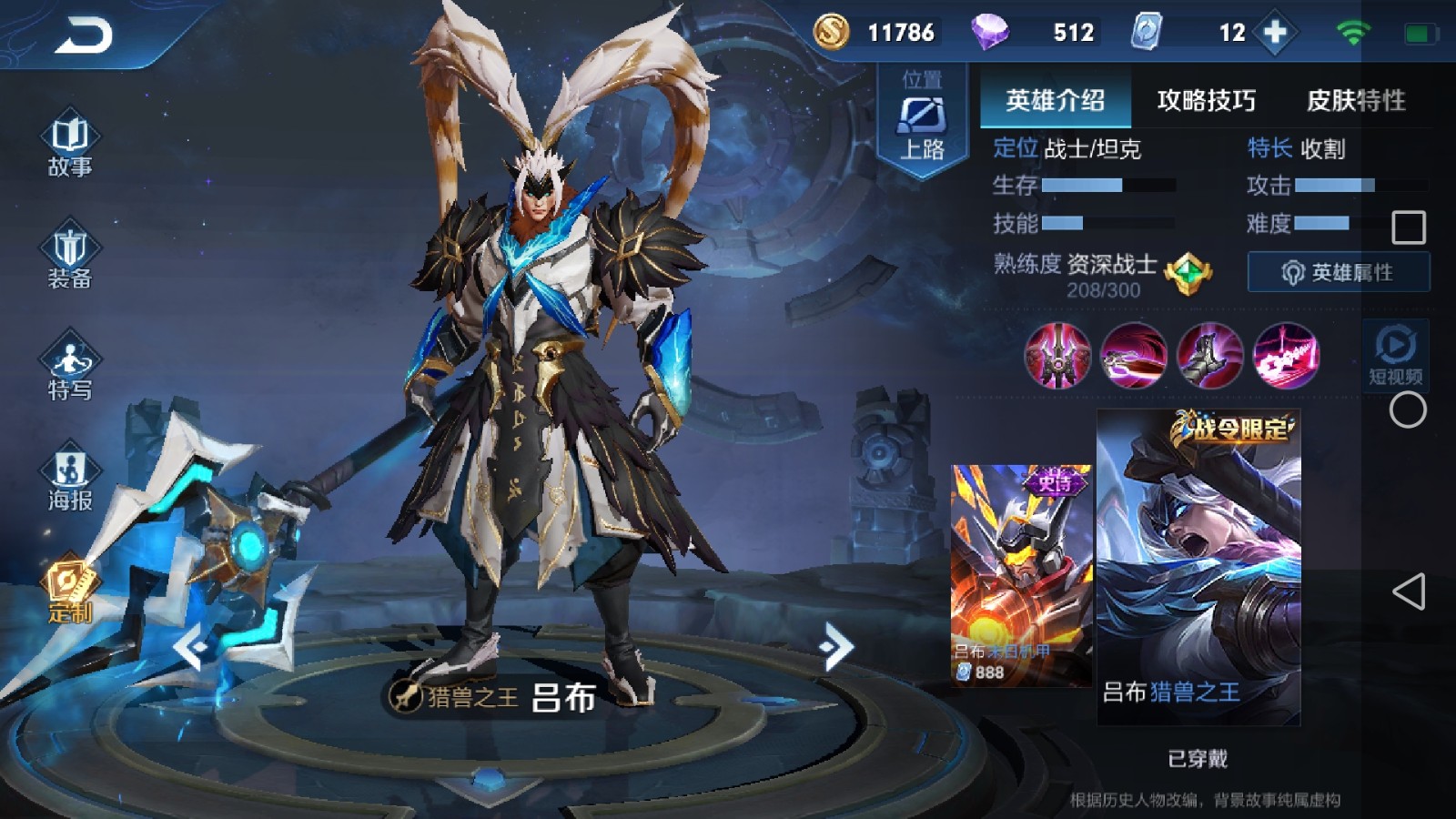Select the 末日机甲 skin thumbnail
This screenshot has width=1456, height=819.
click(1021, 573)
